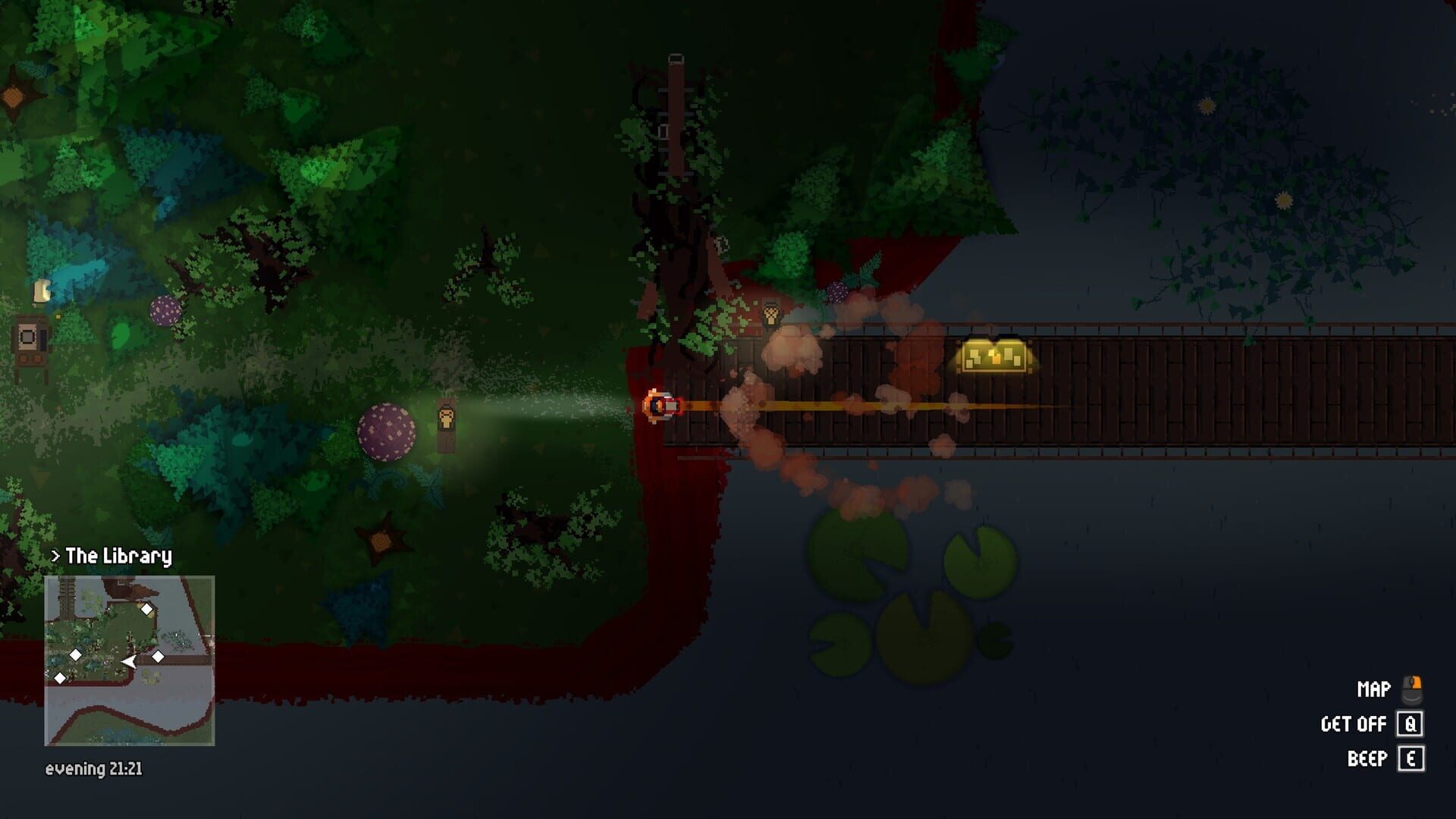Viewport: 1456px width, 819px height.
Task: Click the evening 21:21 time display
Action: click(x=95, y=770)
